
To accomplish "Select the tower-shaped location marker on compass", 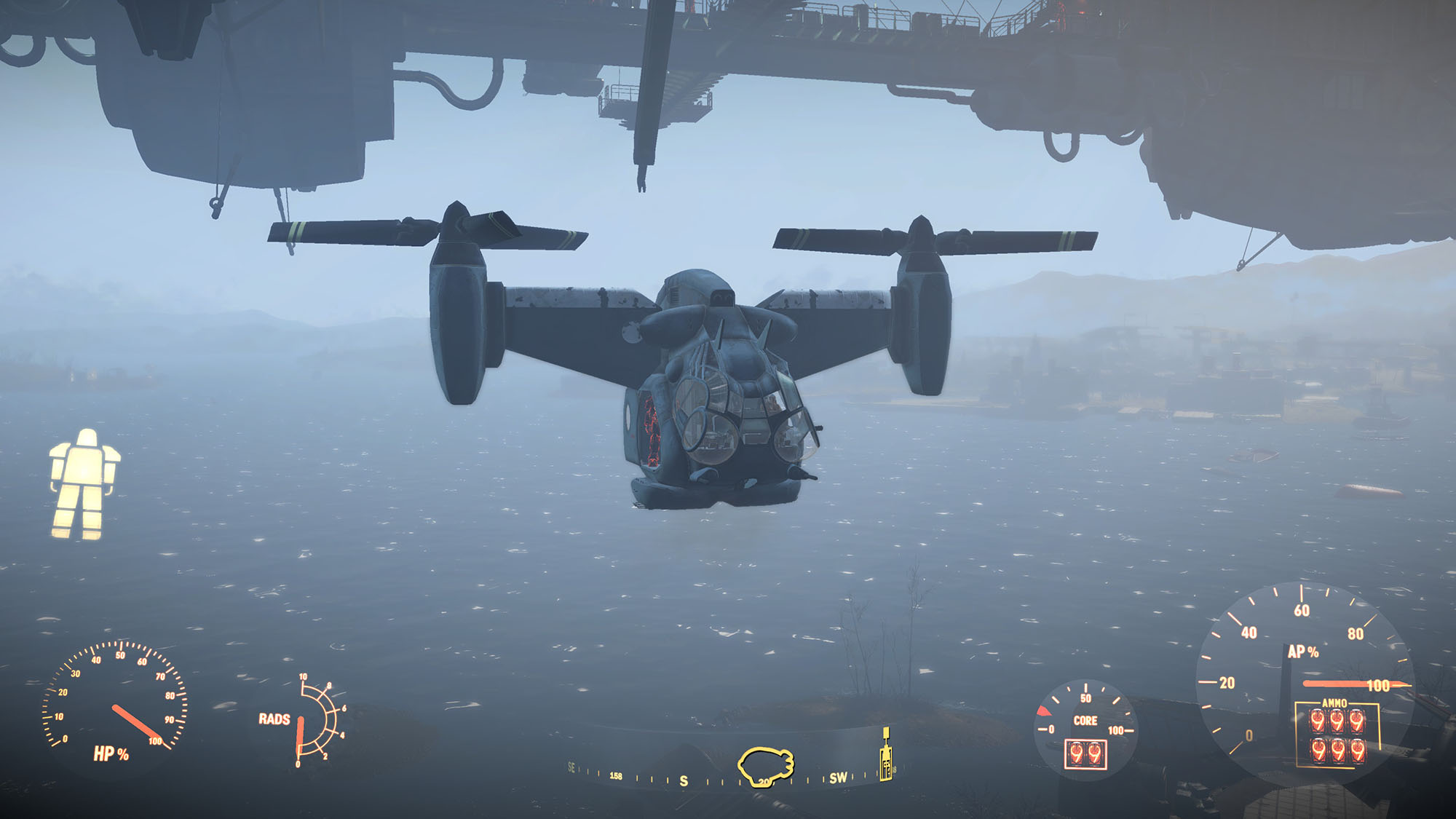I will pyautogui.click(x=885, y=756).
